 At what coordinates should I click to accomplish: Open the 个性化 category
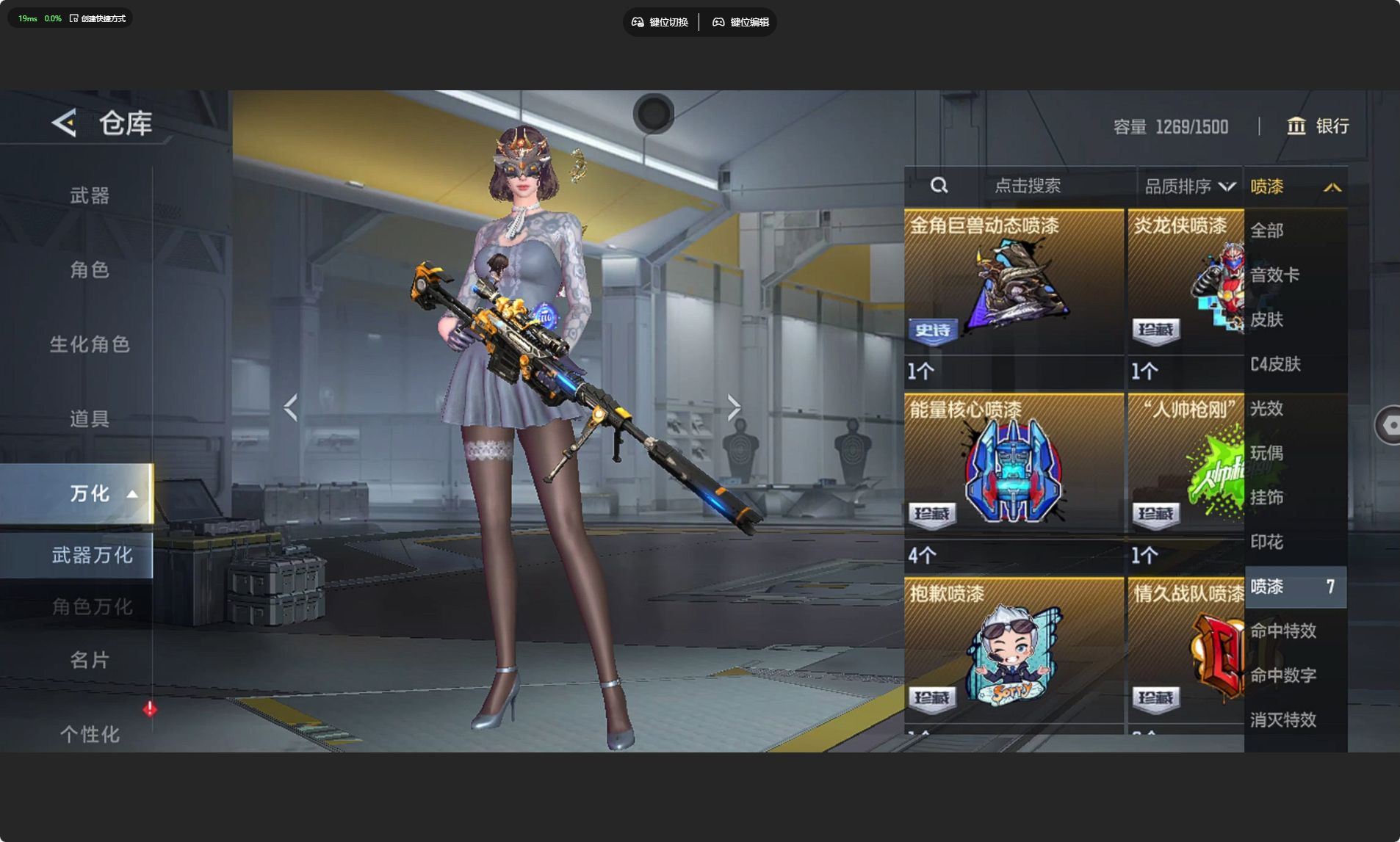(90, 734)
